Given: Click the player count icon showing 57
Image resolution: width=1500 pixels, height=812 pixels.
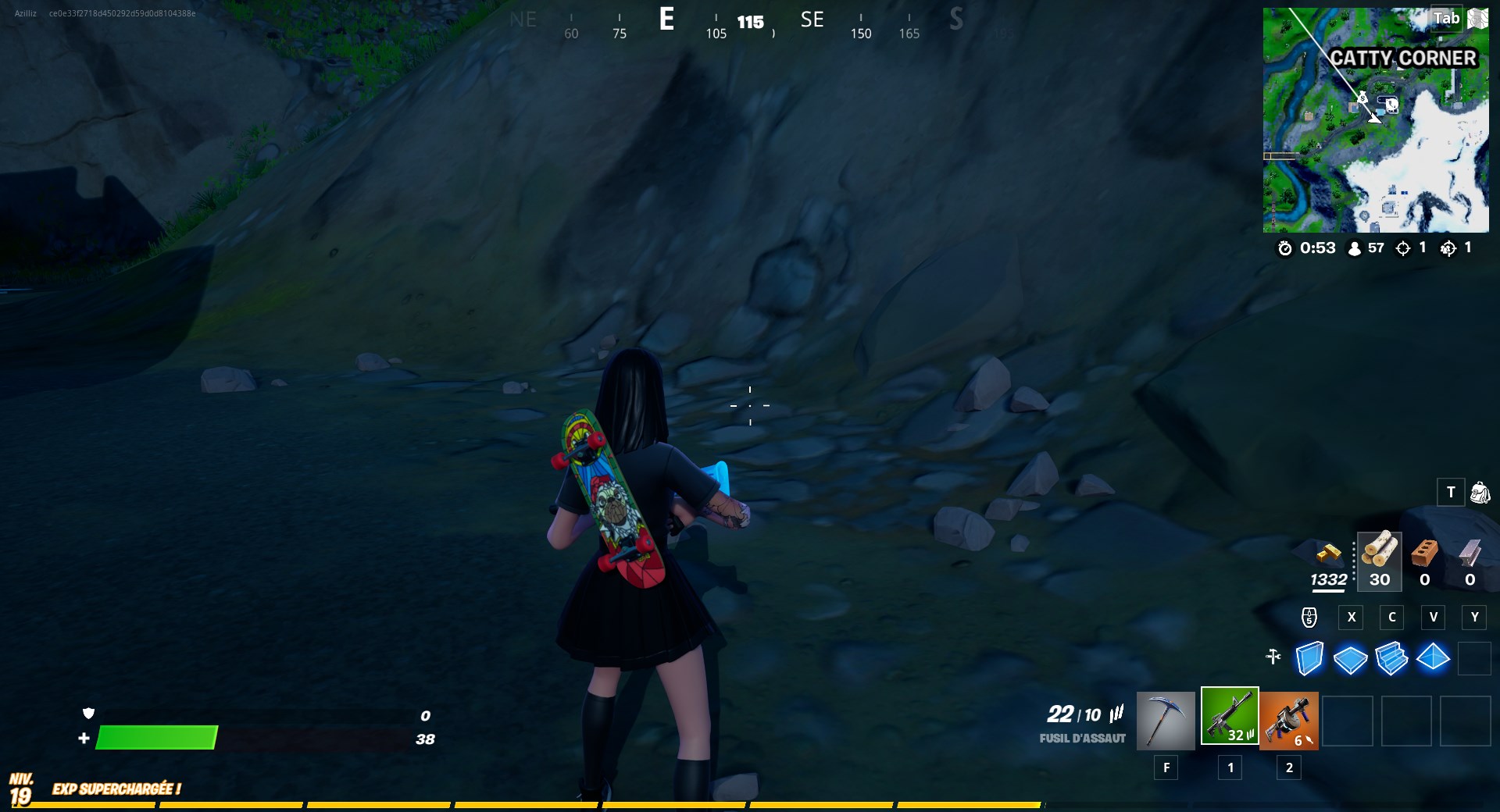Looking at the screenshot, I should point(1353,248).
